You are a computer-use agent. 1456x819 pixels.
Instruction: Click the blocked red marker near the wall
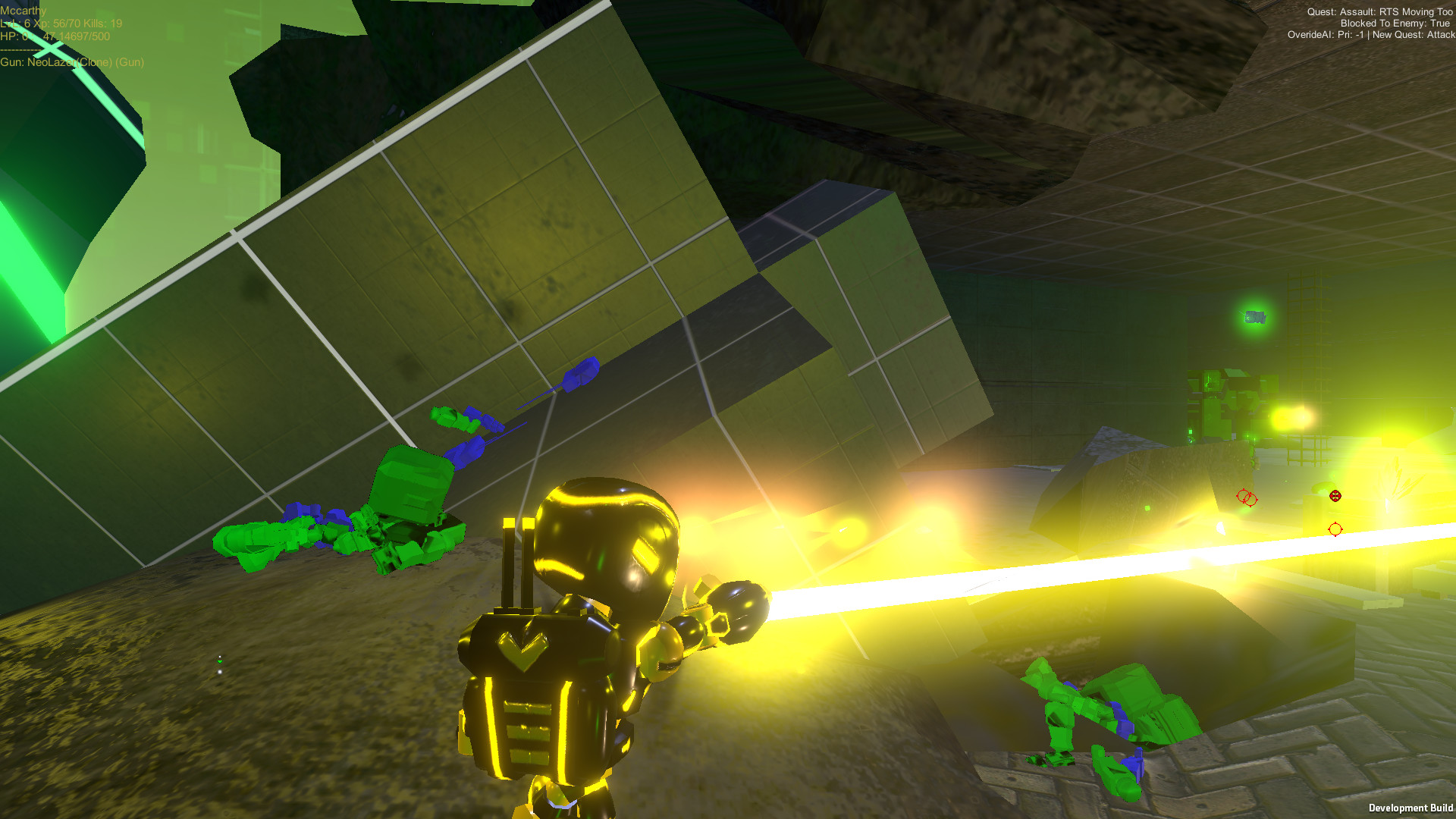1250,499
